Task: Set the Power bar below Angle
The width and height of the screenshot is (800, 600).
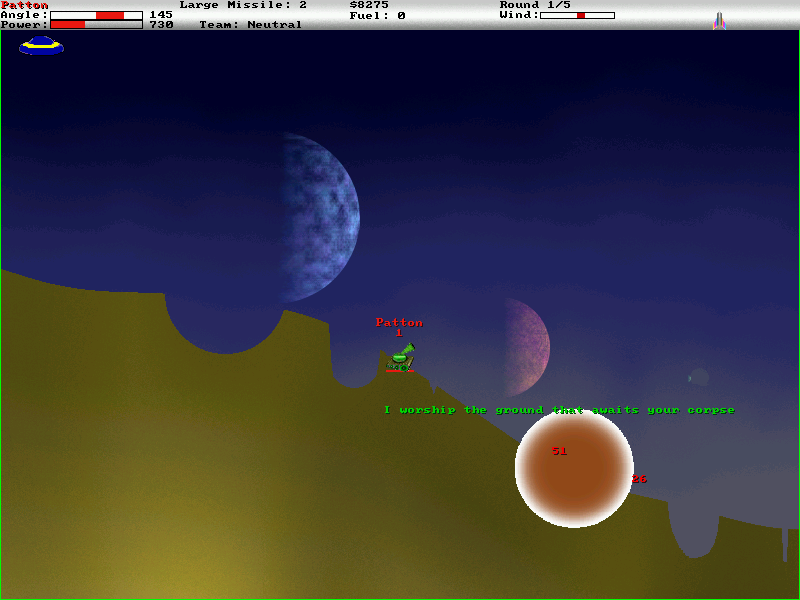Action: click(96, 24)
